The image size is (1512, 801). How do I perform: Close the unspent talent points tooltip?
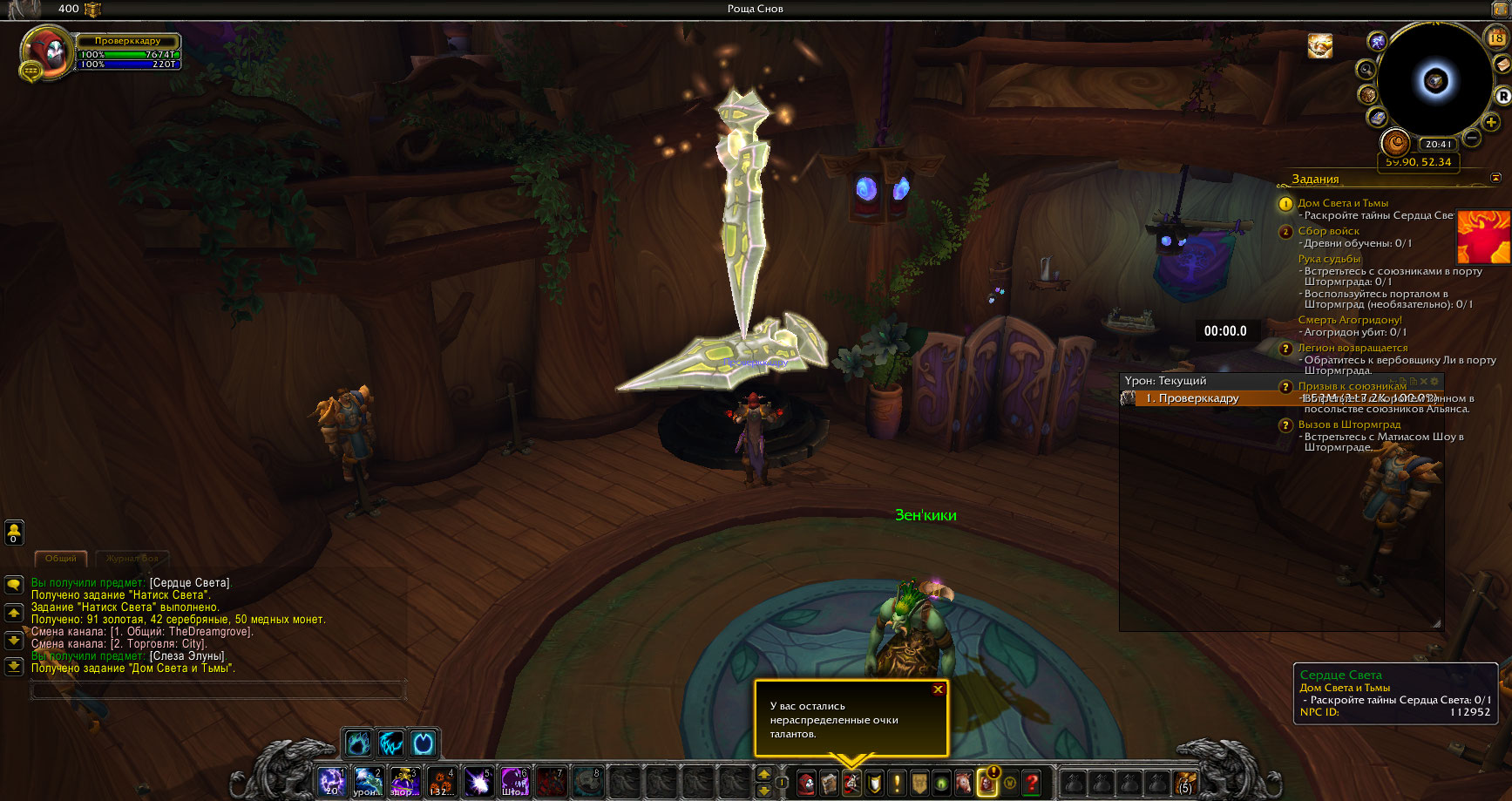[938, 689]
